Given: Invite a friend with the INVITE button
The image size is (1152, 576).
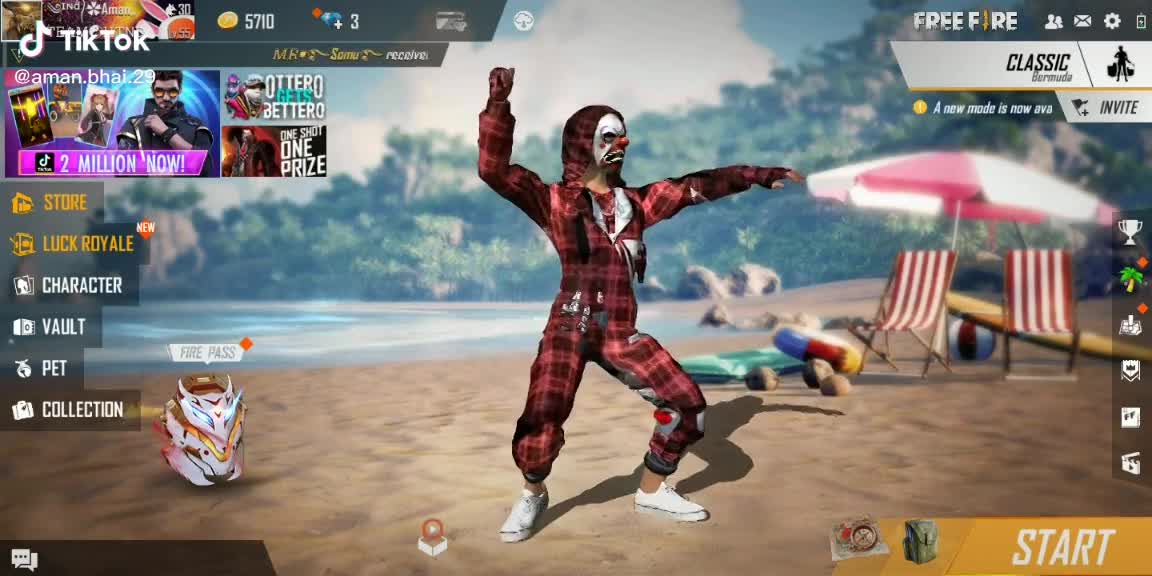Looking at the screenshot, I should (x=1106, y=108).
